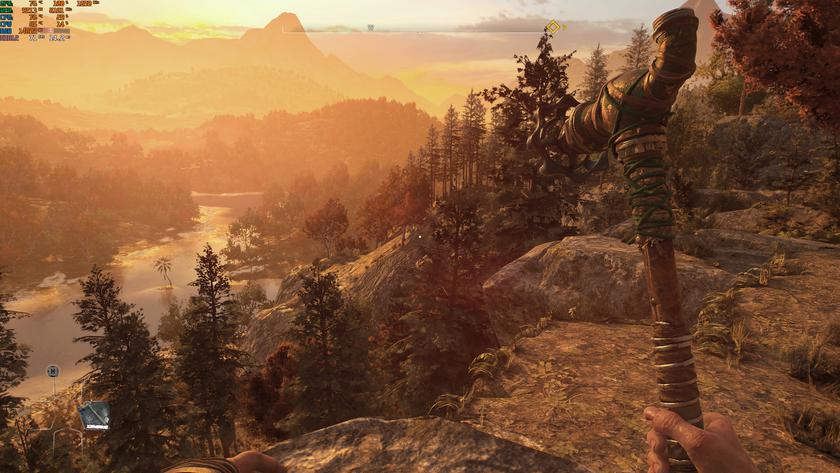Select the round H waypoint marker
The width and height of the screenshot is (840, 473).
[x=53, y=371]
